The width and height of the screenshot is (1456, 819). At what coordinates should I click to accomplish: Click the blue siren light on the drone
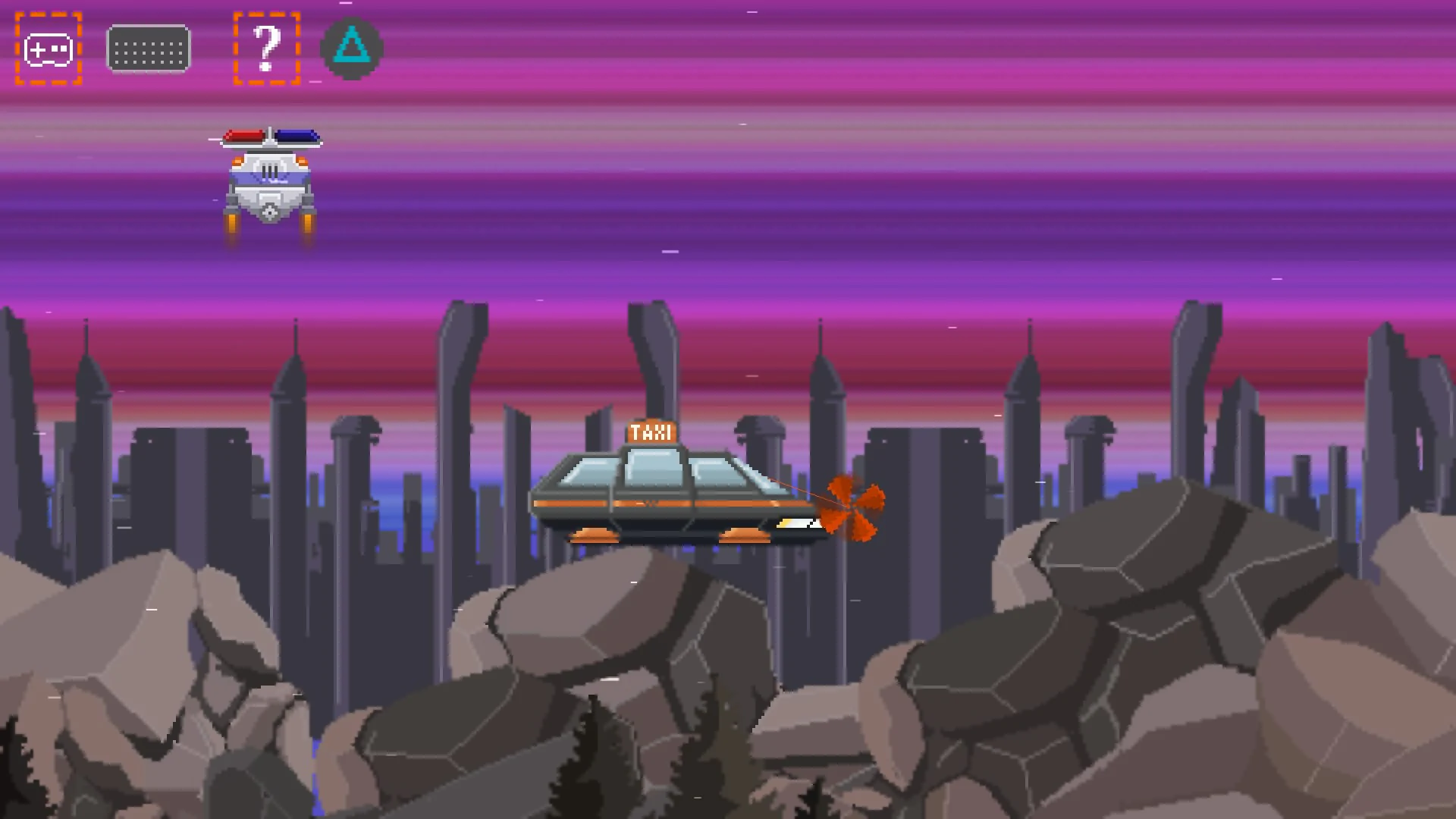tap(298, 136)
